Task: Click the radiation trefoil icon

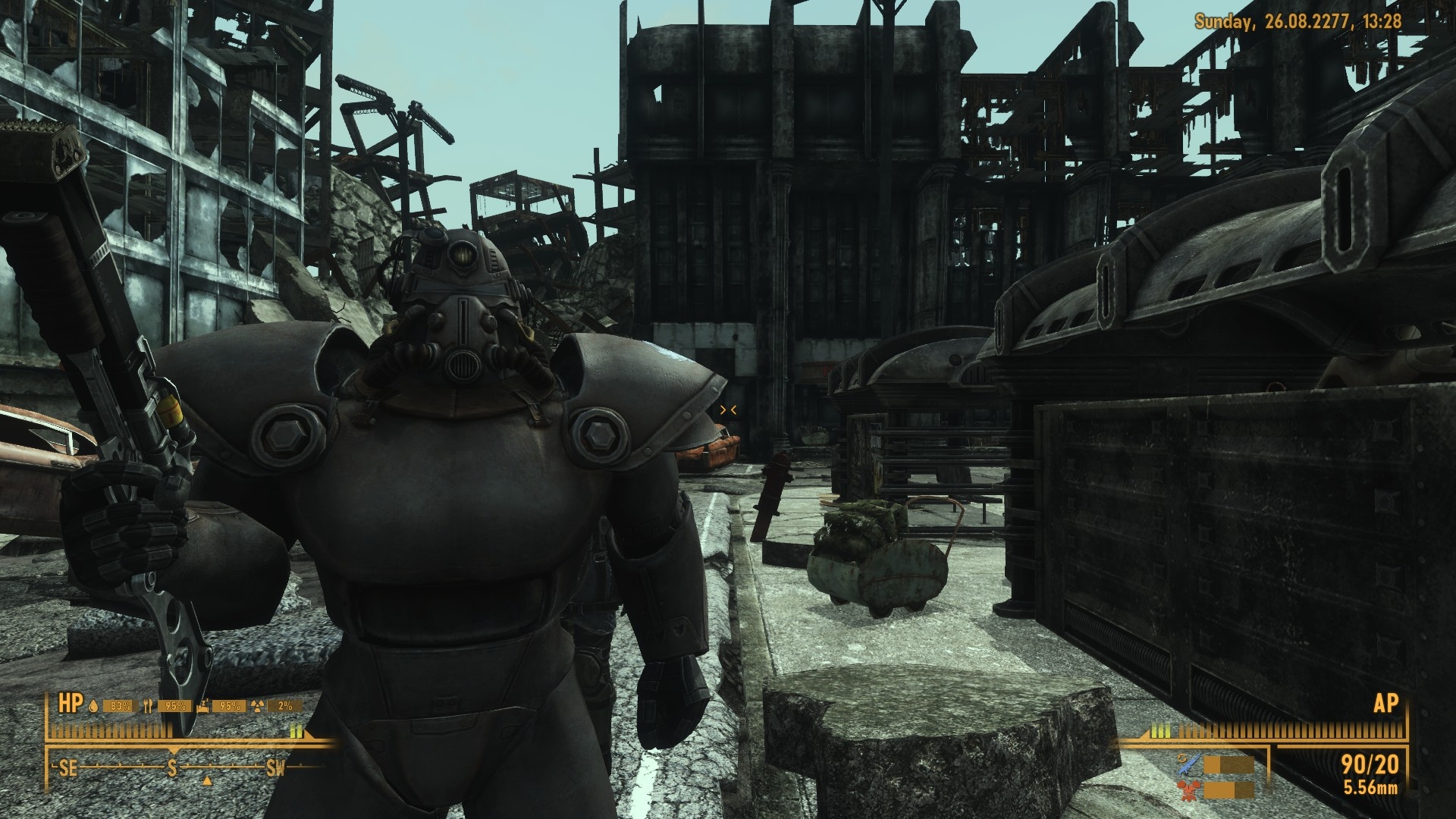Action: [x=259, y=706]
